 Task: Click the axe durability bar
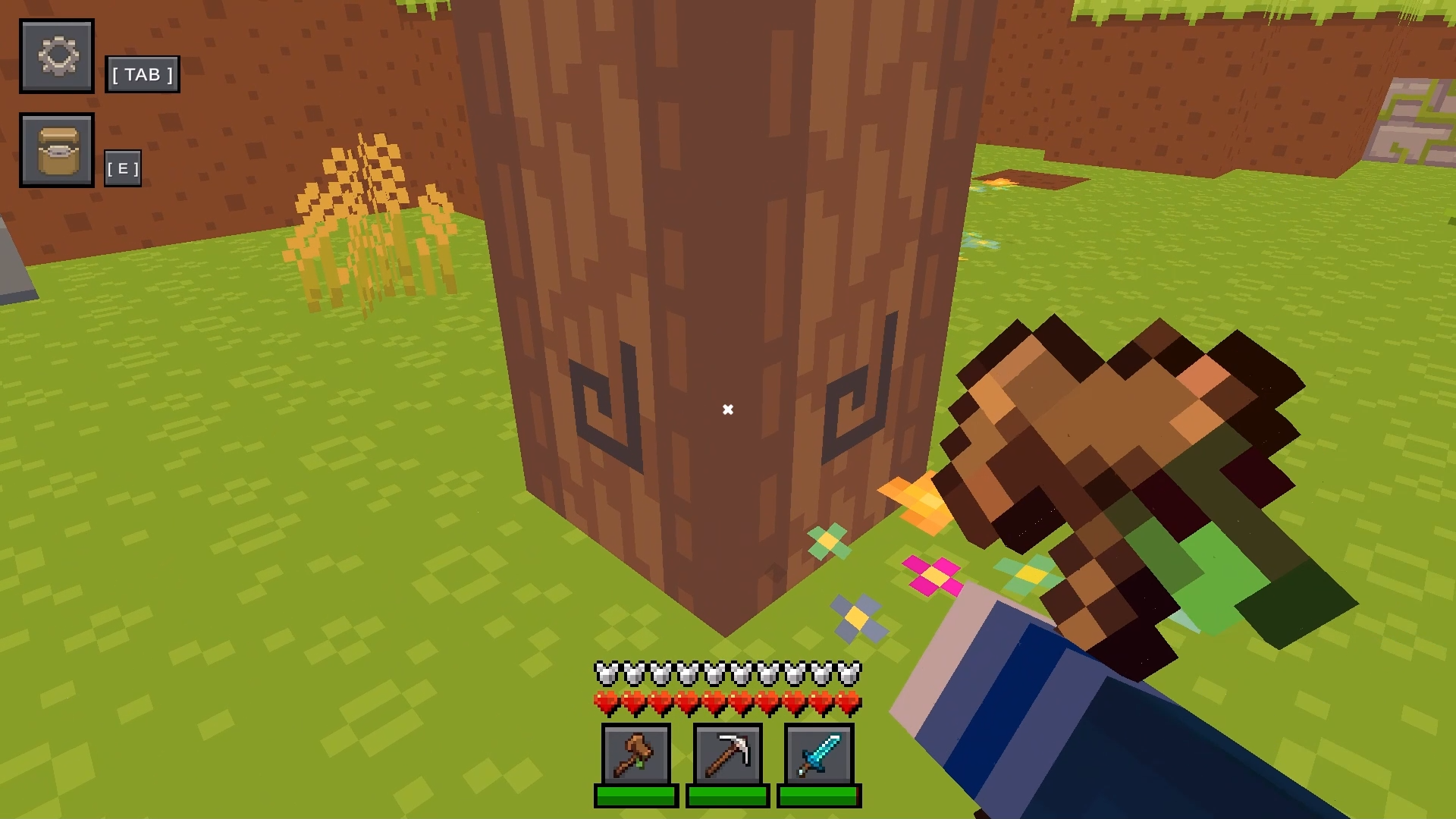pyautogui.click(x=635, y=797)
